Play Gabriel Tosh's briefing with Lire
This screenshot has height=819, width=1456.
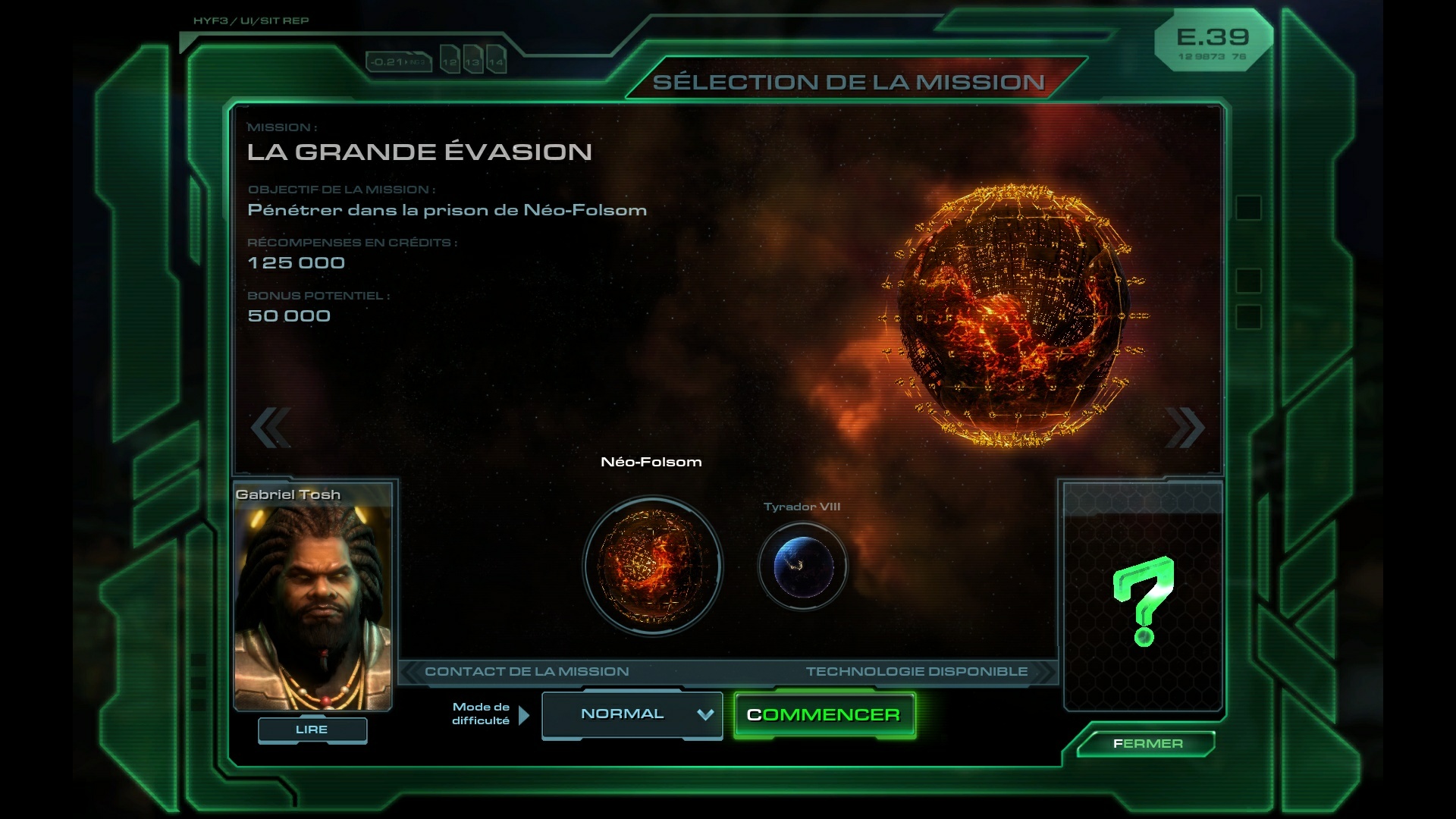coord(312,730)
